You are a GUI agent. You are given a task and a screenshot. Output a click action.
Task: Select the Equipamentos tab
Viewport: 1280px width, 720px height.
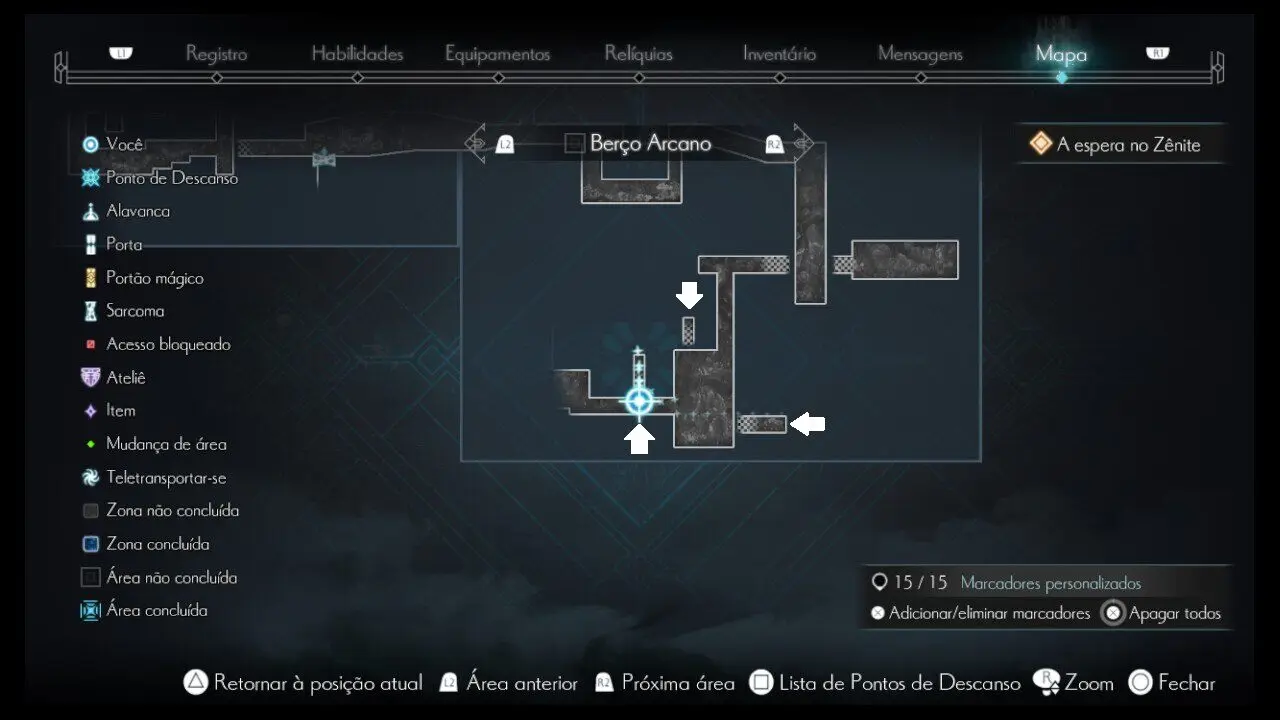coord(497,54)
